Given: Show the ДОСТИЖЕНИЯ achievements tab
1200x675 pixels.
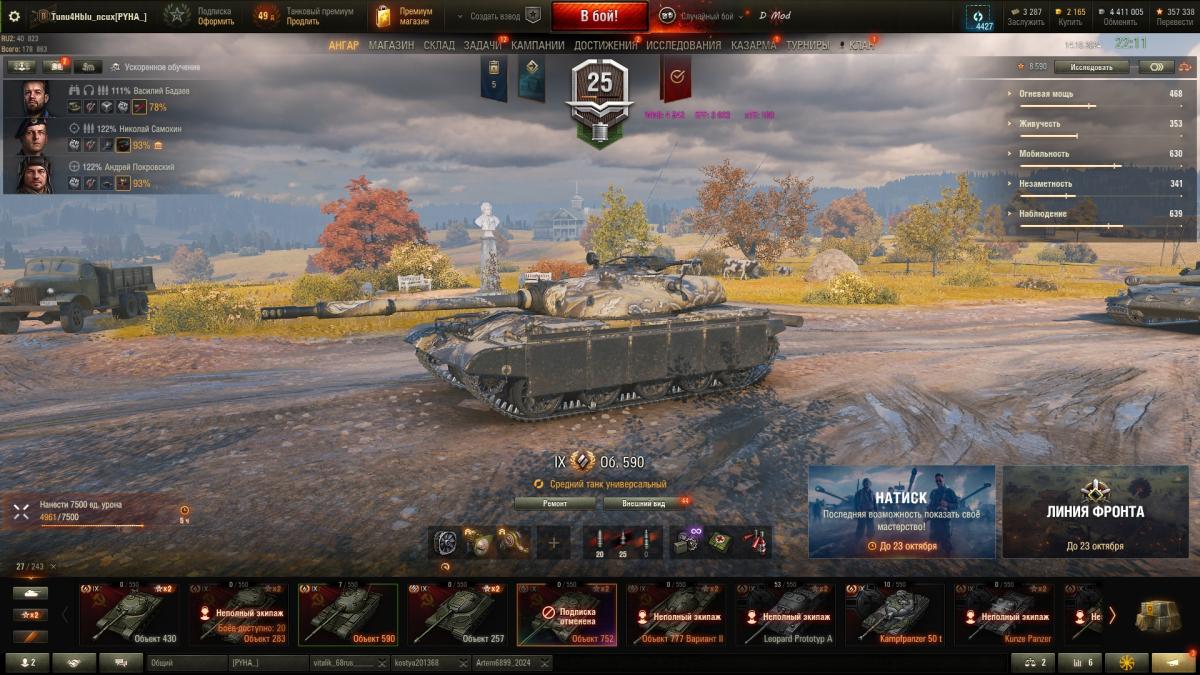Looking at the screenshot, I should (x=606, y=45).
